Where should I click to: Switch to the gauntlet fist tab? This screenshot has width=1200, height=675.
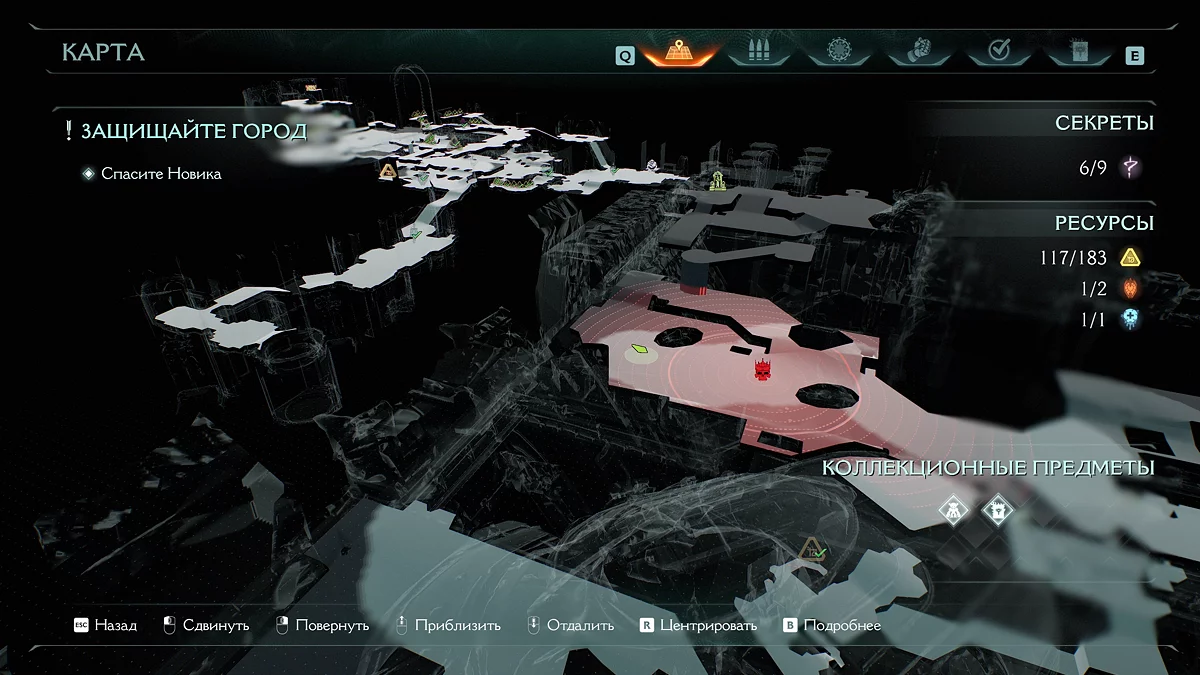tap(917, 52)
